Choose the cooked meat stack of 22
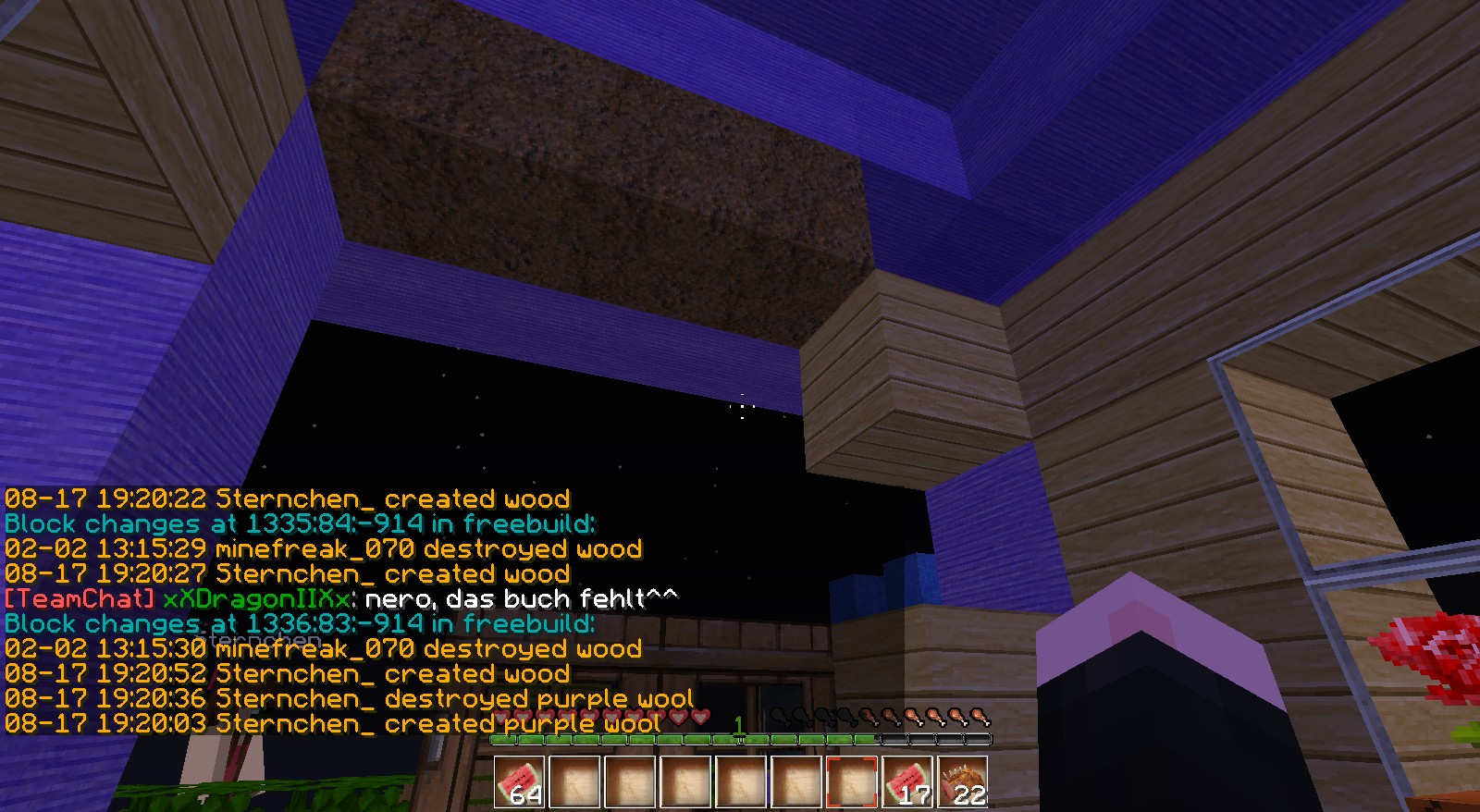The width and height of the screenshot is (1480, 812). [963, 782]
